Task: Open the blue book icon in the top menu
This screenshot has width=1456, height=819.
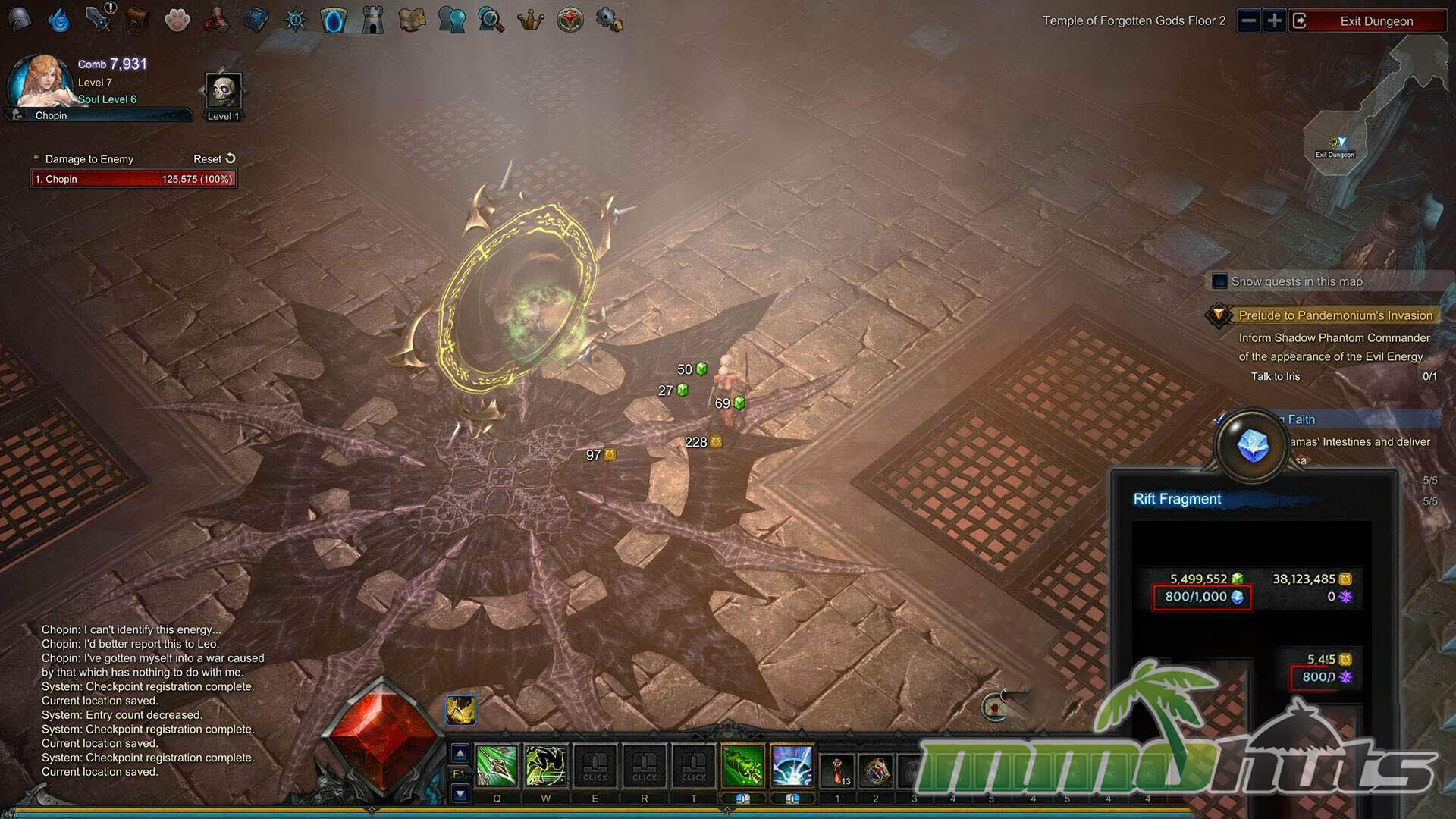Action: click(256, 20)
